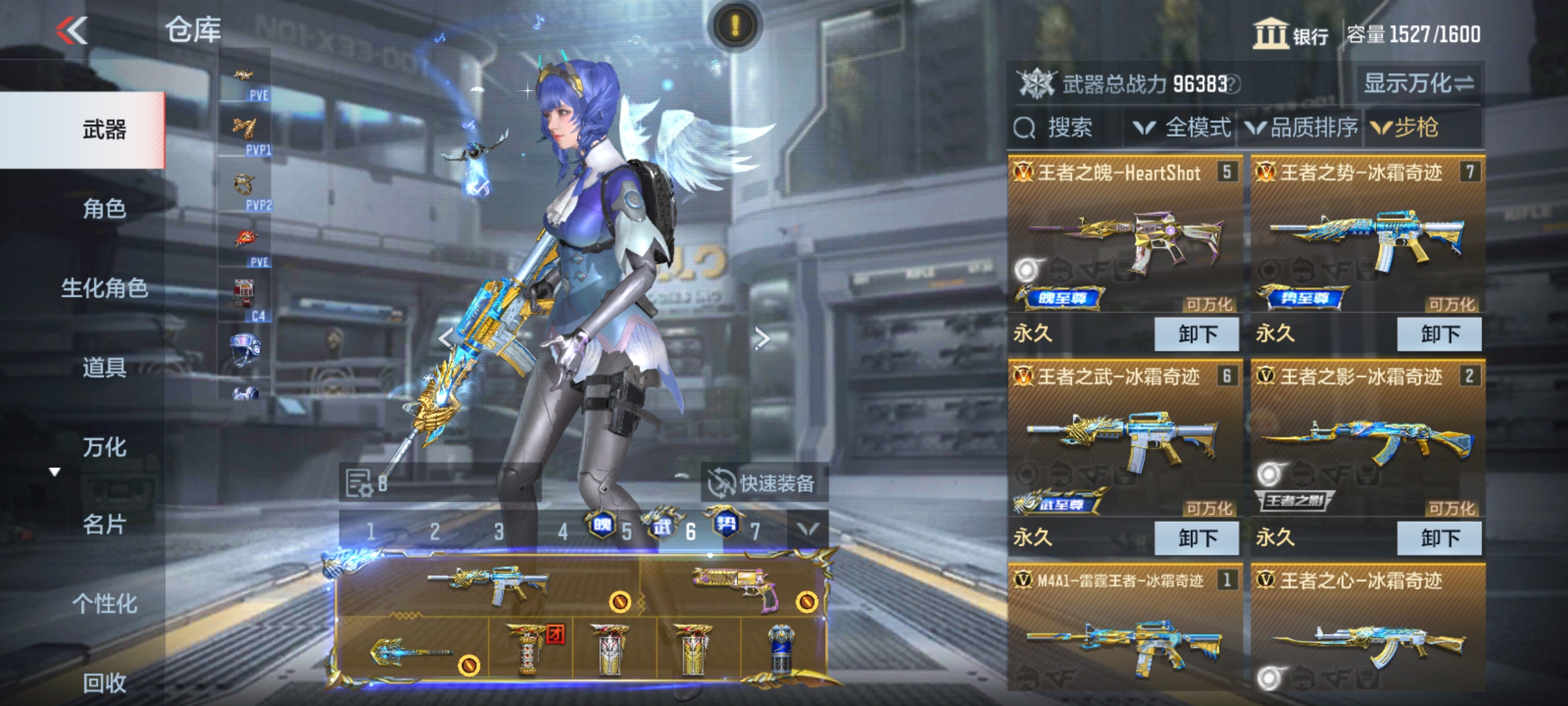Toggle the 显示万化 switch
This screenshot has height=706, width=1568.
1418,83
